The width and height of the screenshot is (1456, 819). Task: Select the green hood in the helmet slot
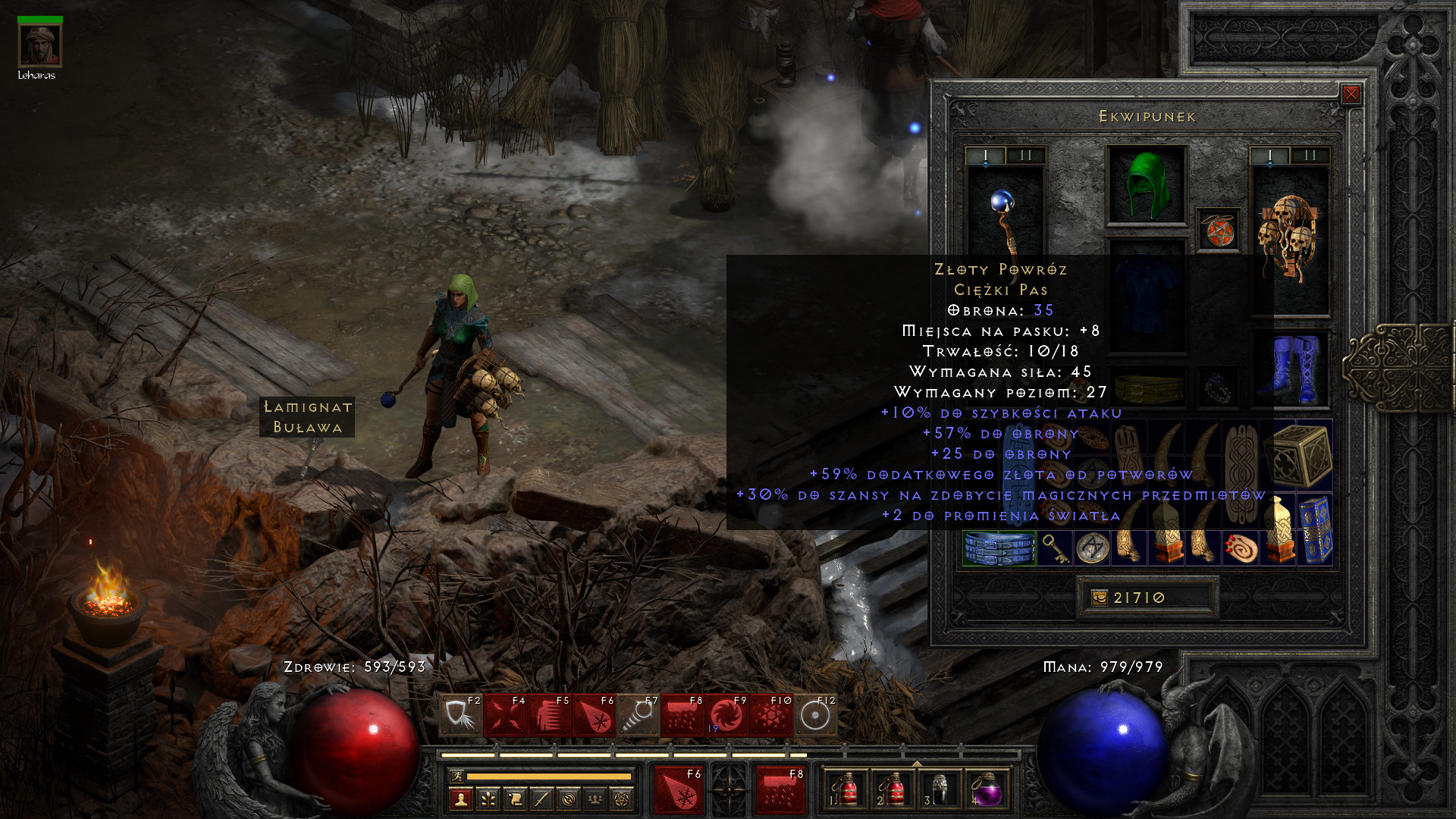tap(1146, 186)
